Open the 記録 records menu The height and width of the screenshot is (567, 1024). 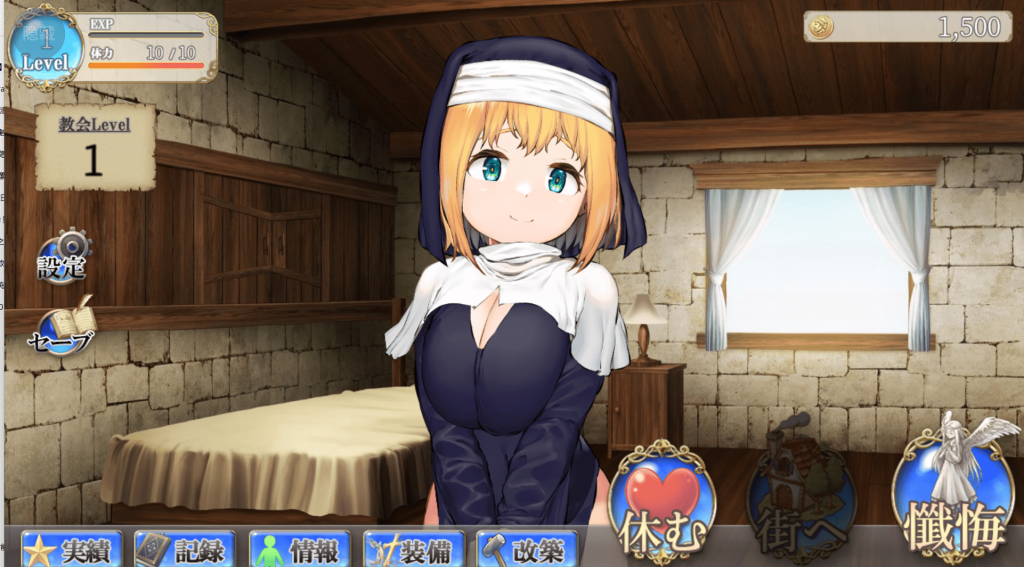pos(186,549)
